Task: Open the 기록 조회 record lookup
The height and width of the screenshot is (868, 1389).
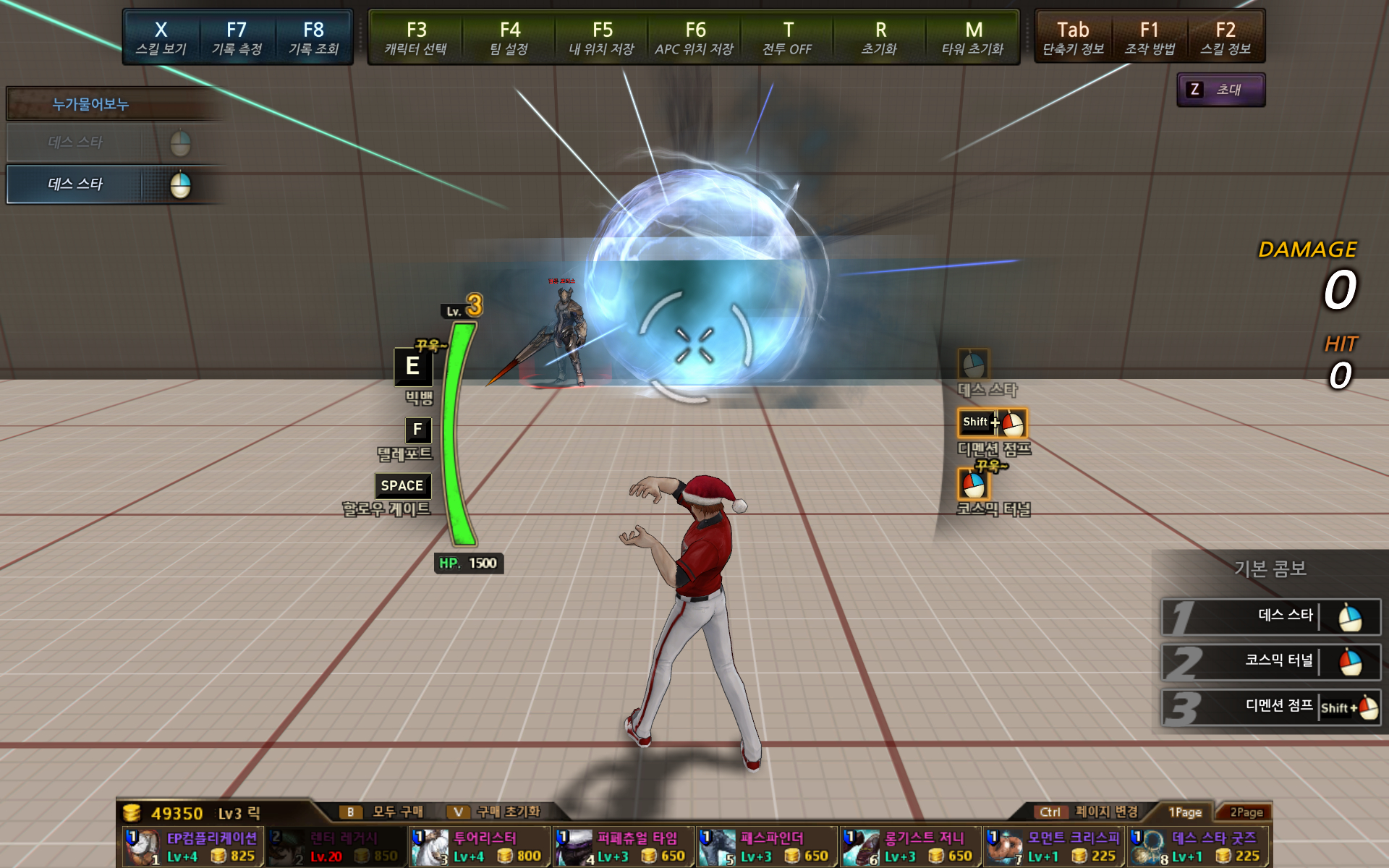Action: [313, 38]
